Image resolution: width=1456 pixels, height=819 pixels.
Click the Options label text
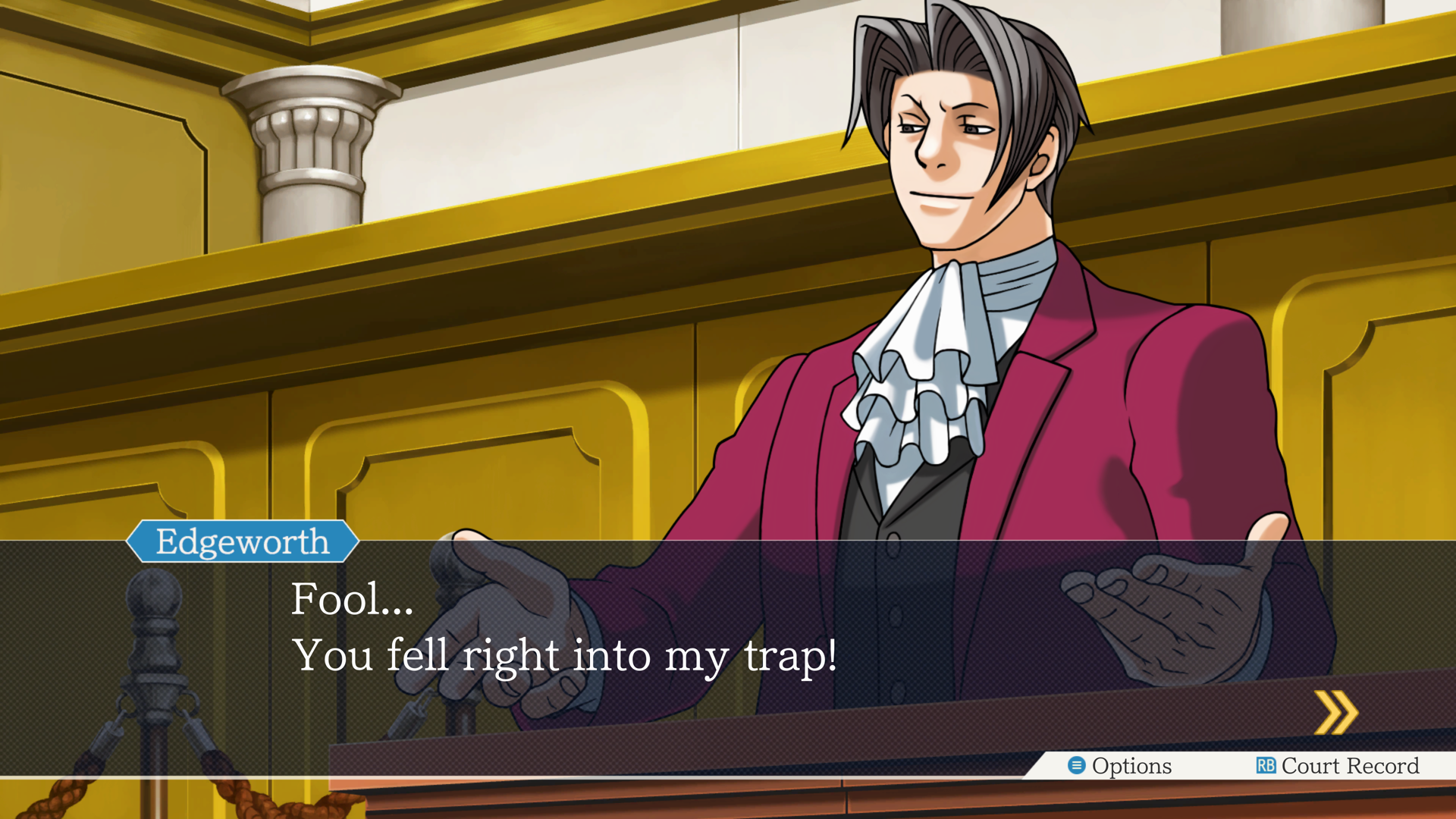click(x=1131, y=766)
